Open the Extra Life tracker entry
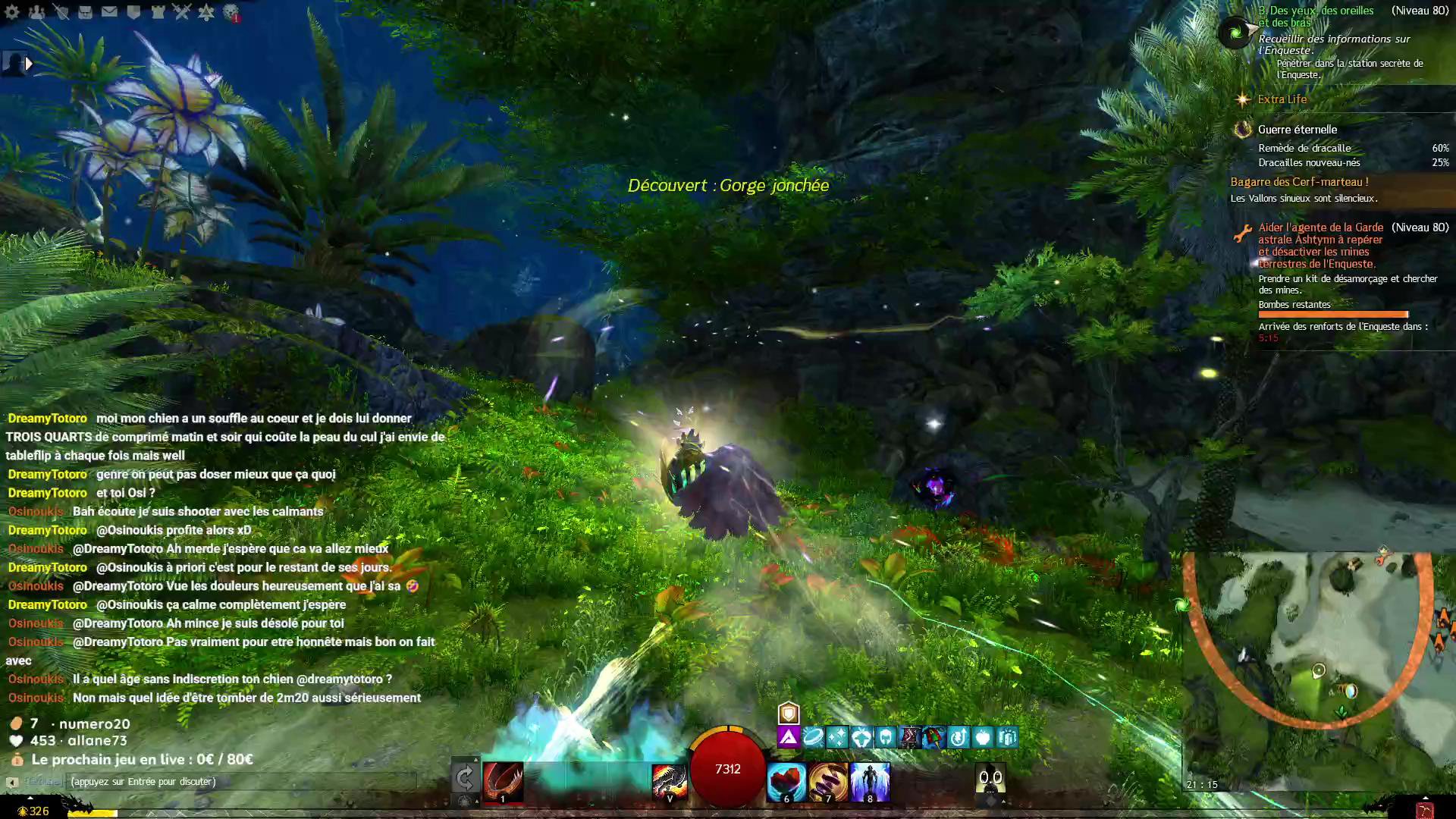 point(1282,99)
